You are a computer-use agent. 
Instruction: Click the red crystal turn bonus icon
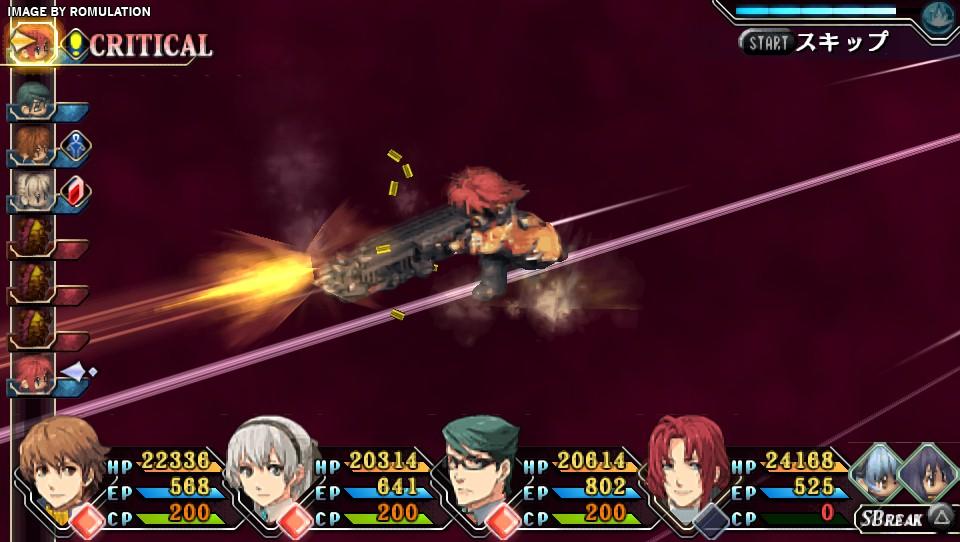(x=77, y=190)
